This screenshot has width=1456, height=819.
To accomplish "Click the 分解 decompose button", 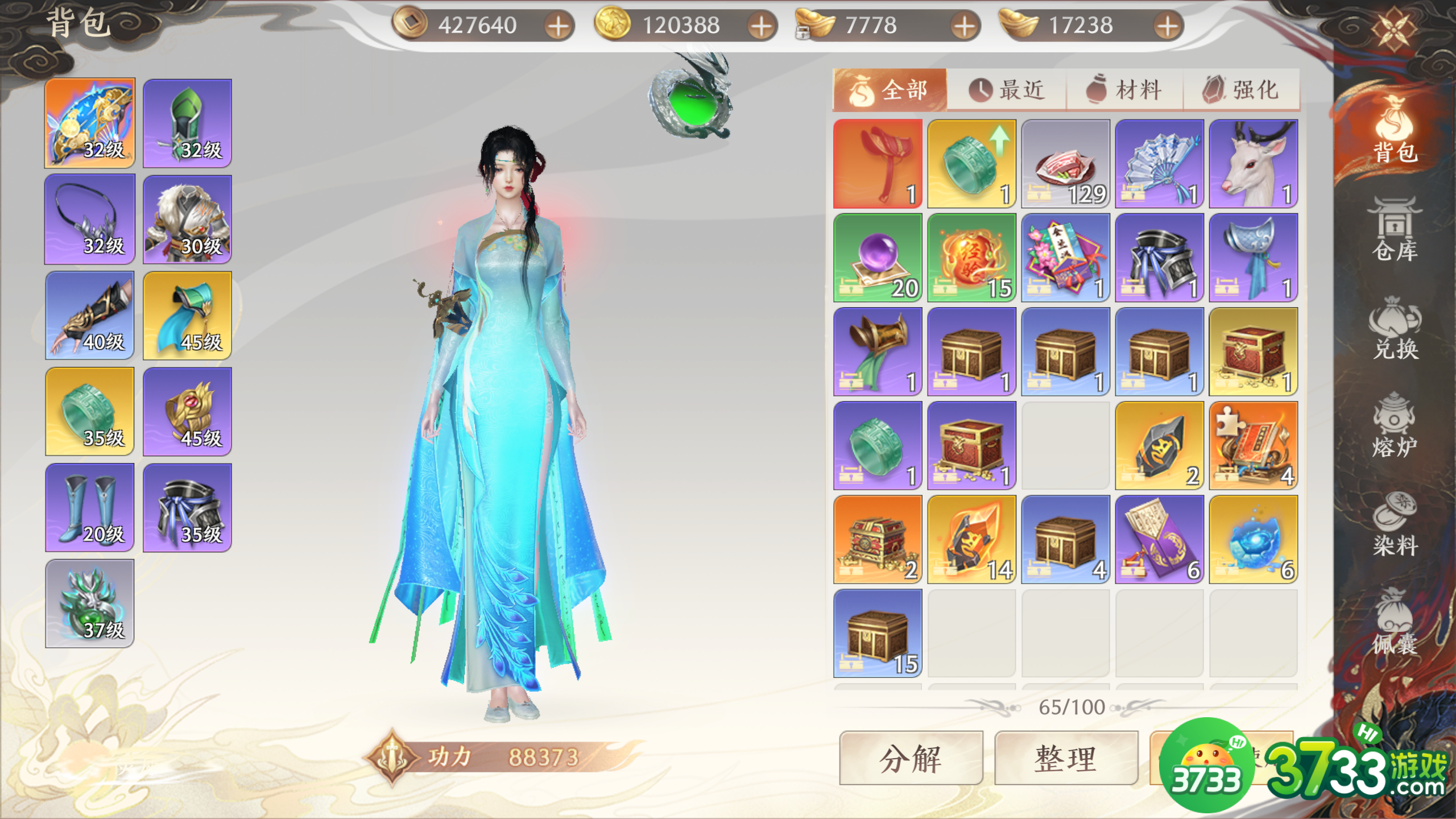I will pyautogui.click(x=911, y=758).
